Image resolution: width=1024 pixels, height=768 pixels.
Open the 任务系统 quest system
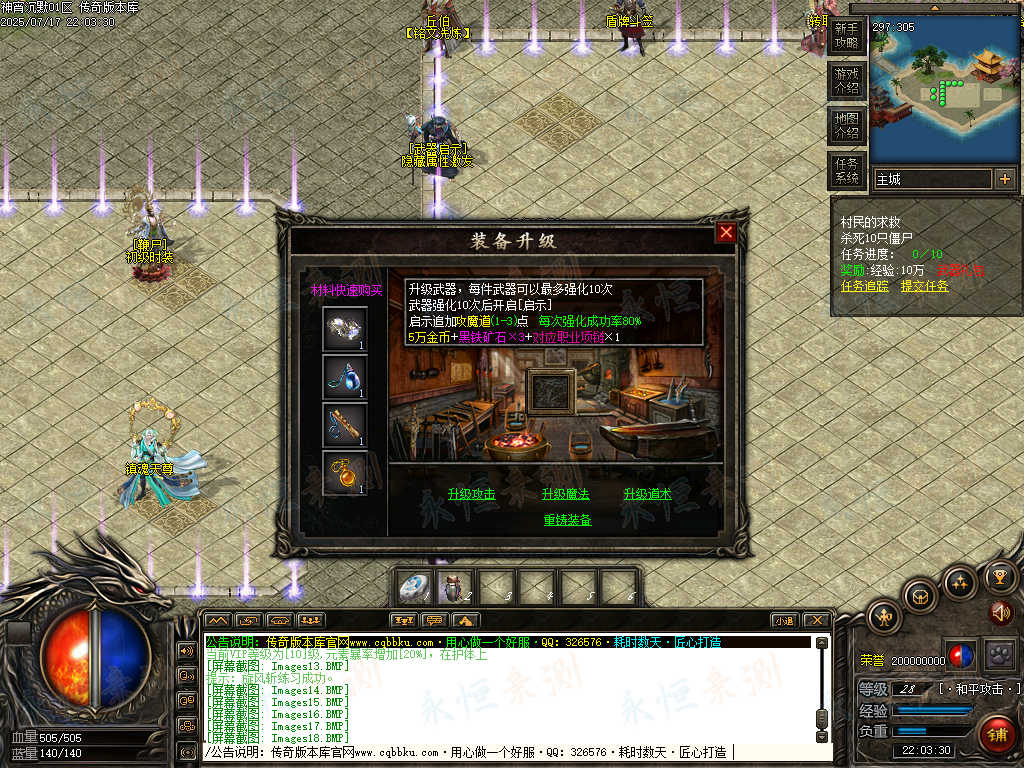click(846, 170)
